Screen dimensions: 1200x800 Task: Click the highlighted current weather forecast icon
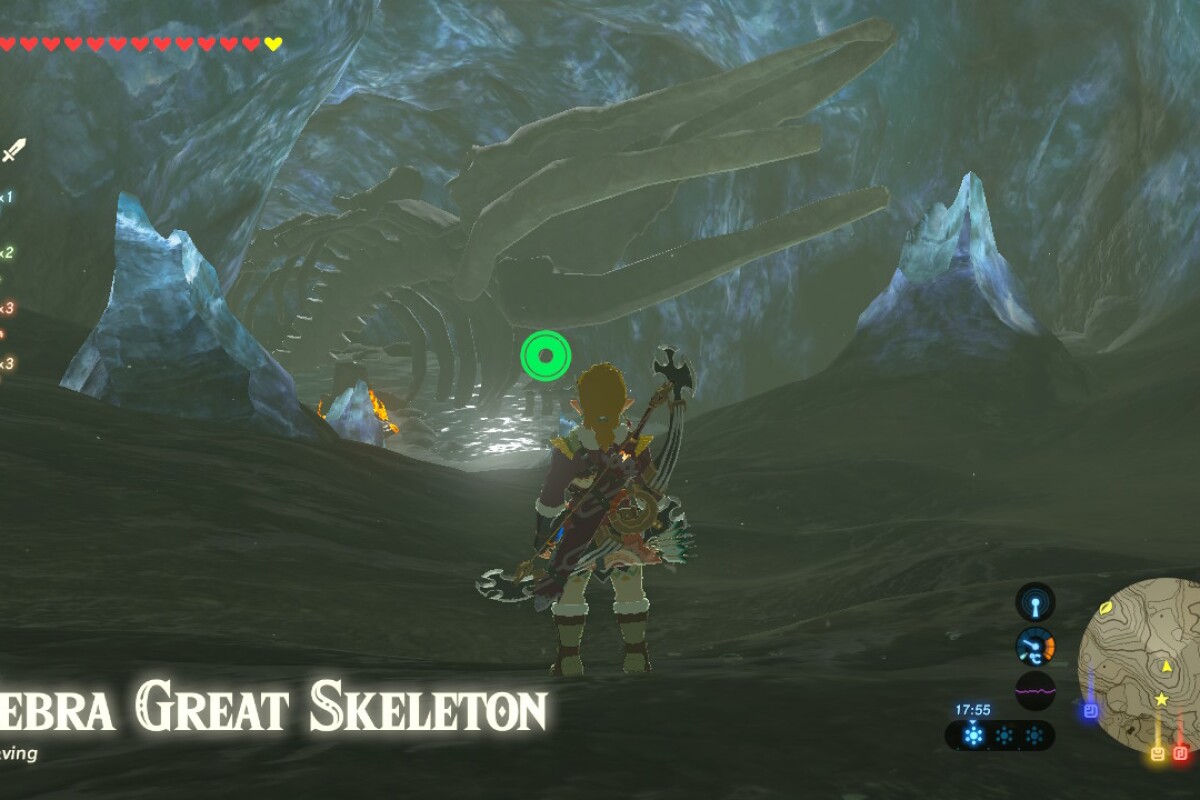(974, 736)
